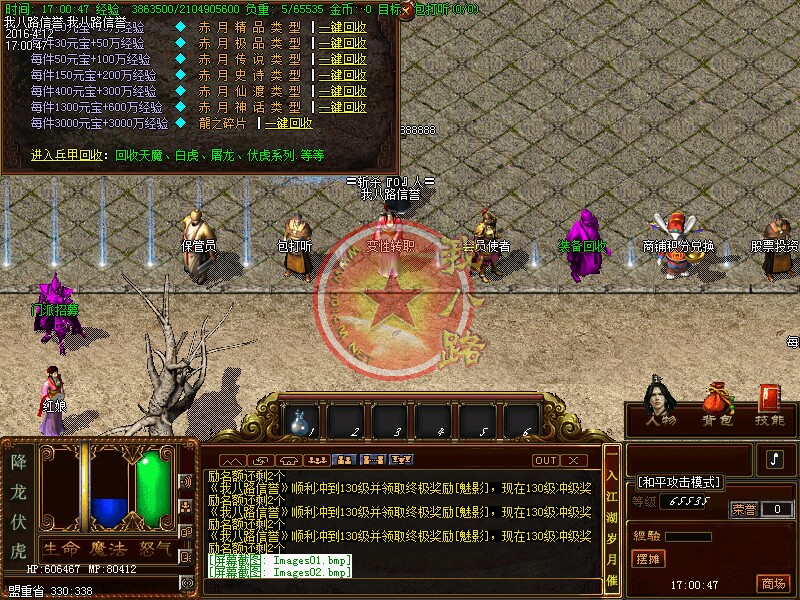Choose 一键回收 beside 赤月神话类型
Image resolution: width=800 pixels, height=600 pixels.
tap(343, 107)
